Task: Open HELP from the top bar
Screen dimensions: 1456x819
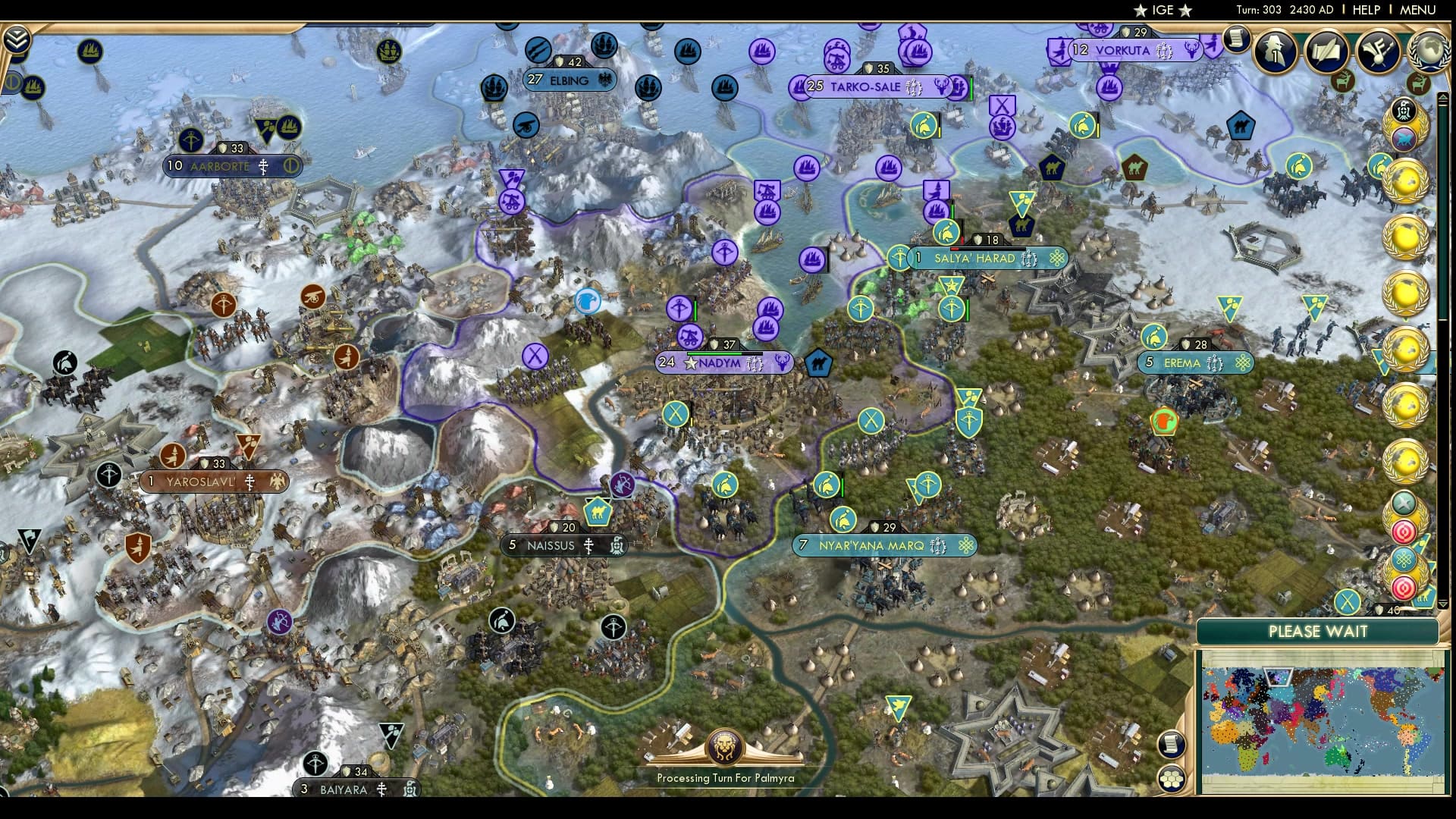Action: [1366, 10]
